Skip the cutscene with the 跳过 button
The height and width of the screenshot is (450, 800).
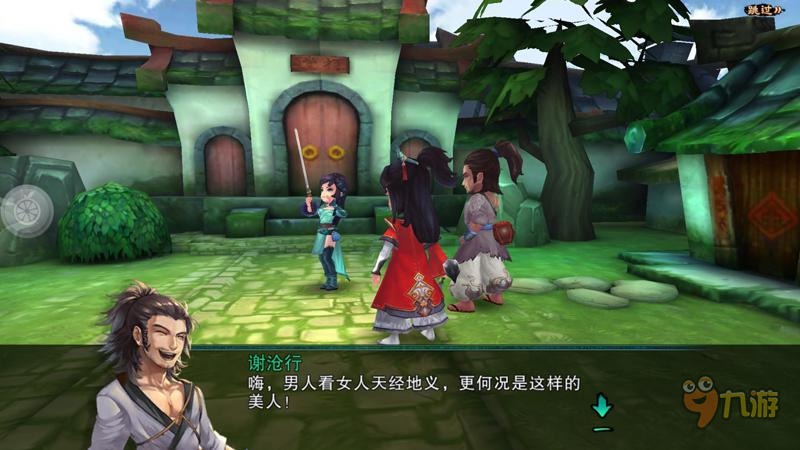tap(763, 10)
